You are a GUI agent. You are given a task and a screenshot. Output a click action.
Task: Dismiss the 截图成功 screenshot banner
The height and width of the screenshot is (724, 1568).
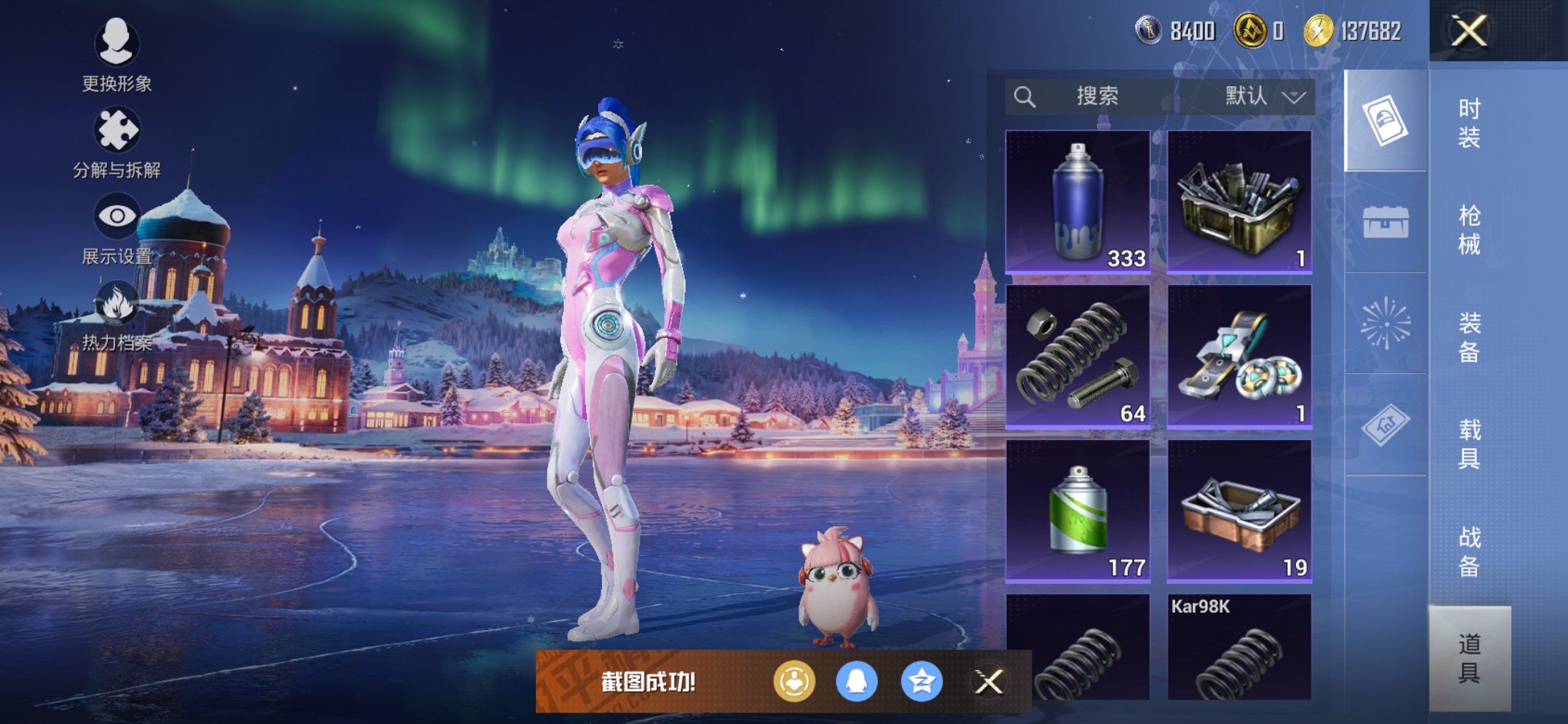pyautogui.click(x=989, y=682)
